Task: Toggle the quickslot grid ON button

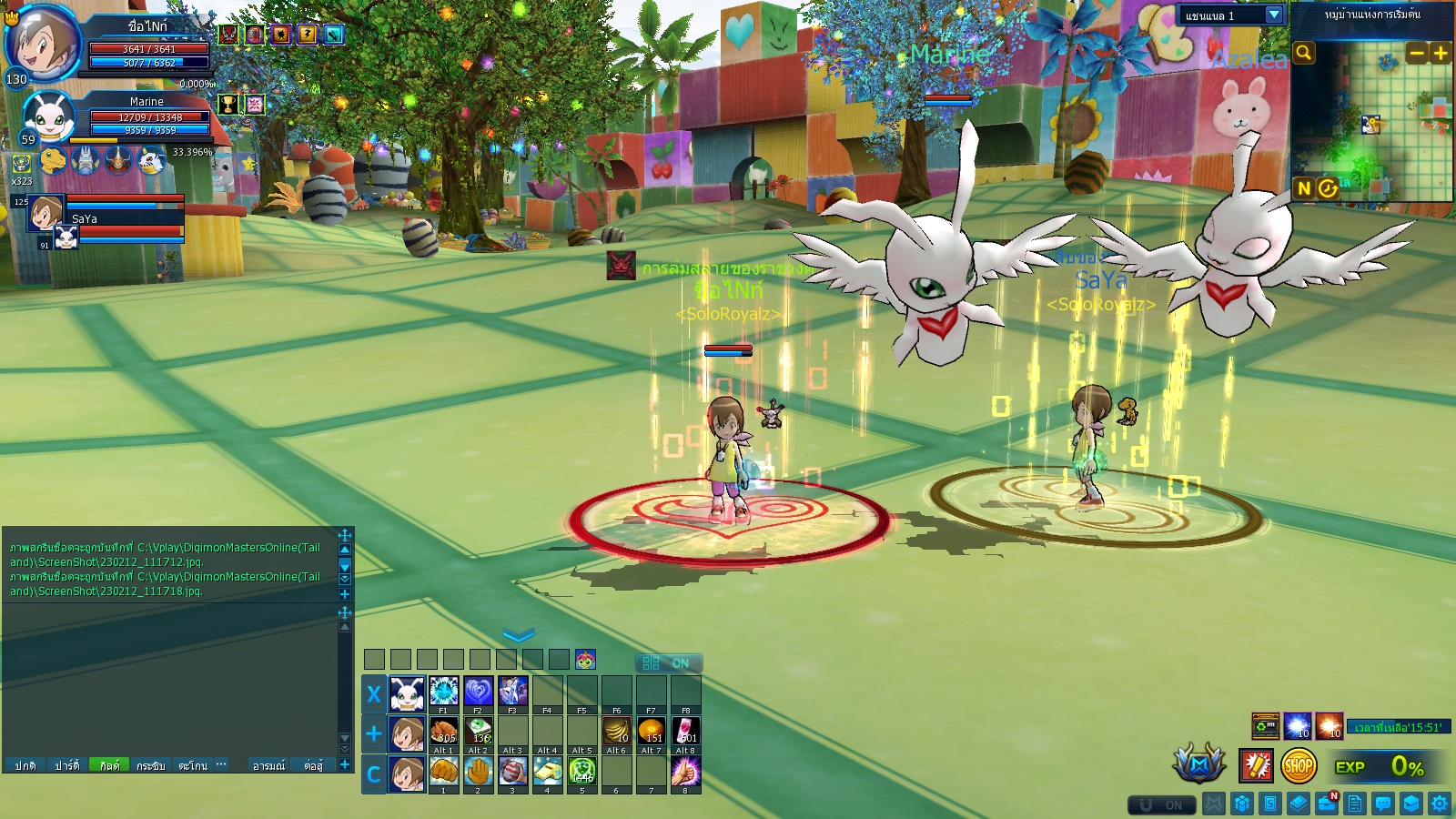Action: tap(667, 663)
